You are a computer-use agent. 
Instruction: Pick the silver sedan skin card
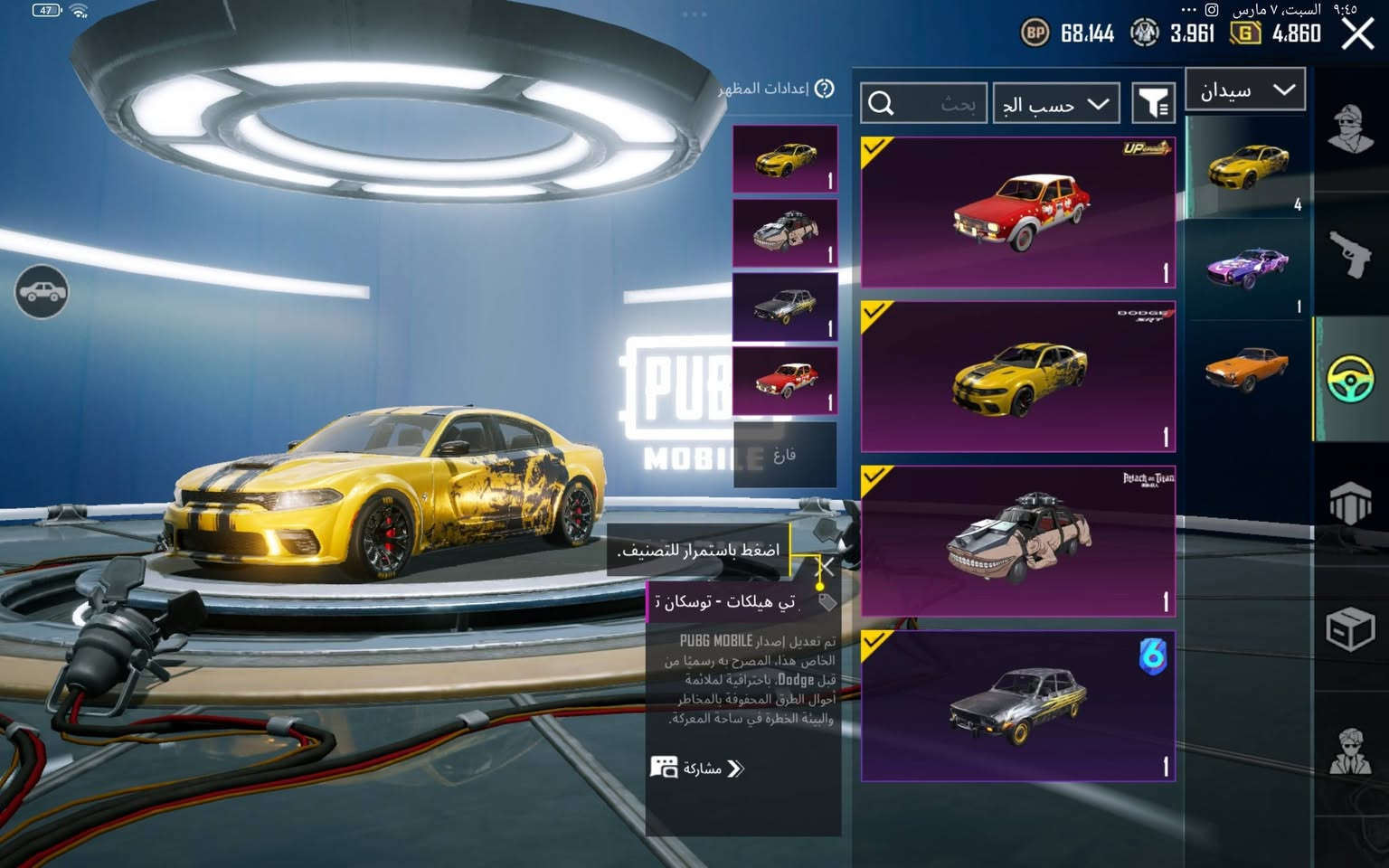point(1018,706)
